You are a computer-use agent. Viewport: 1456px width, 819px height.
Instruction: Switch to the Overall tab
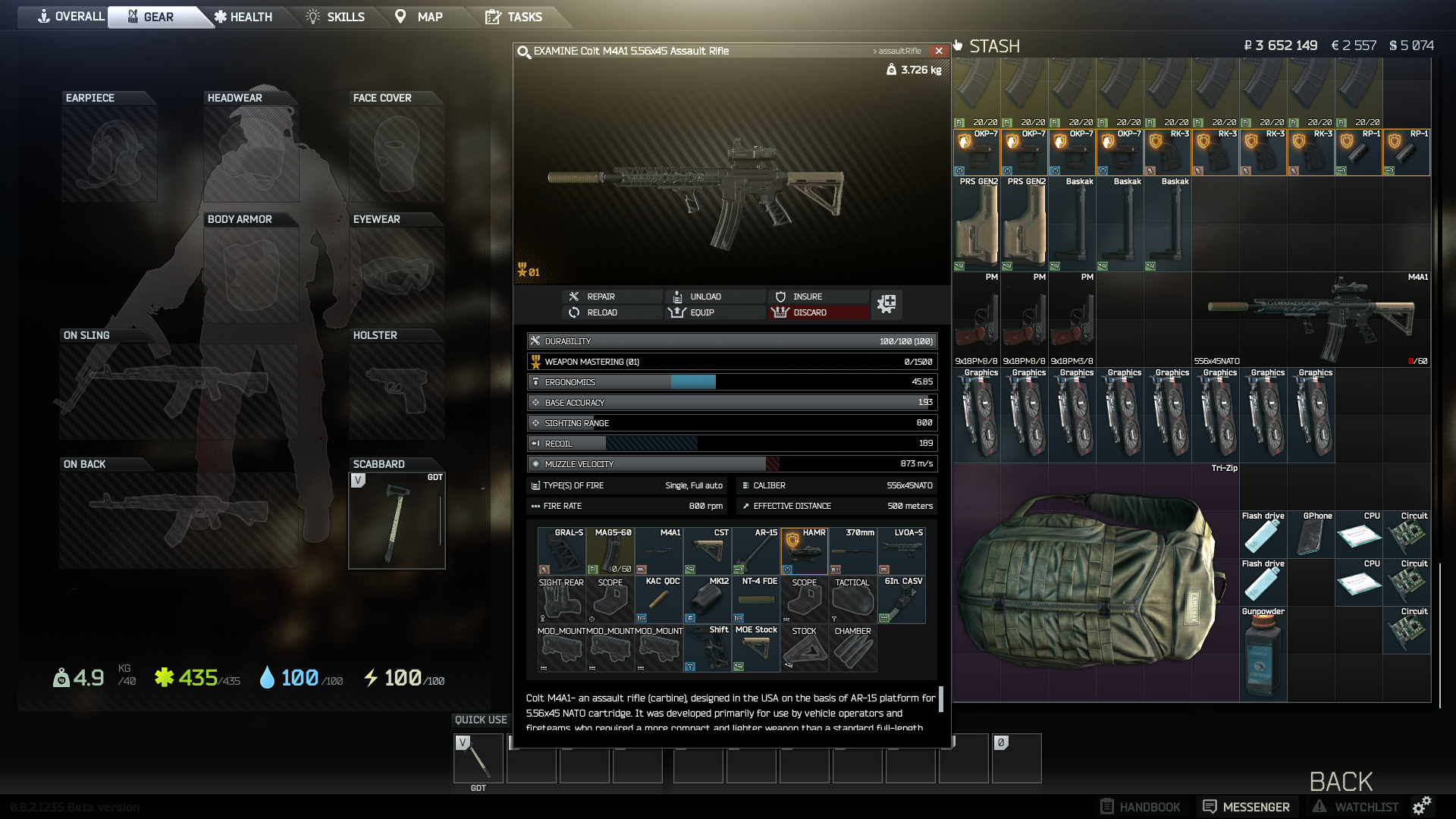click(71, 17)
